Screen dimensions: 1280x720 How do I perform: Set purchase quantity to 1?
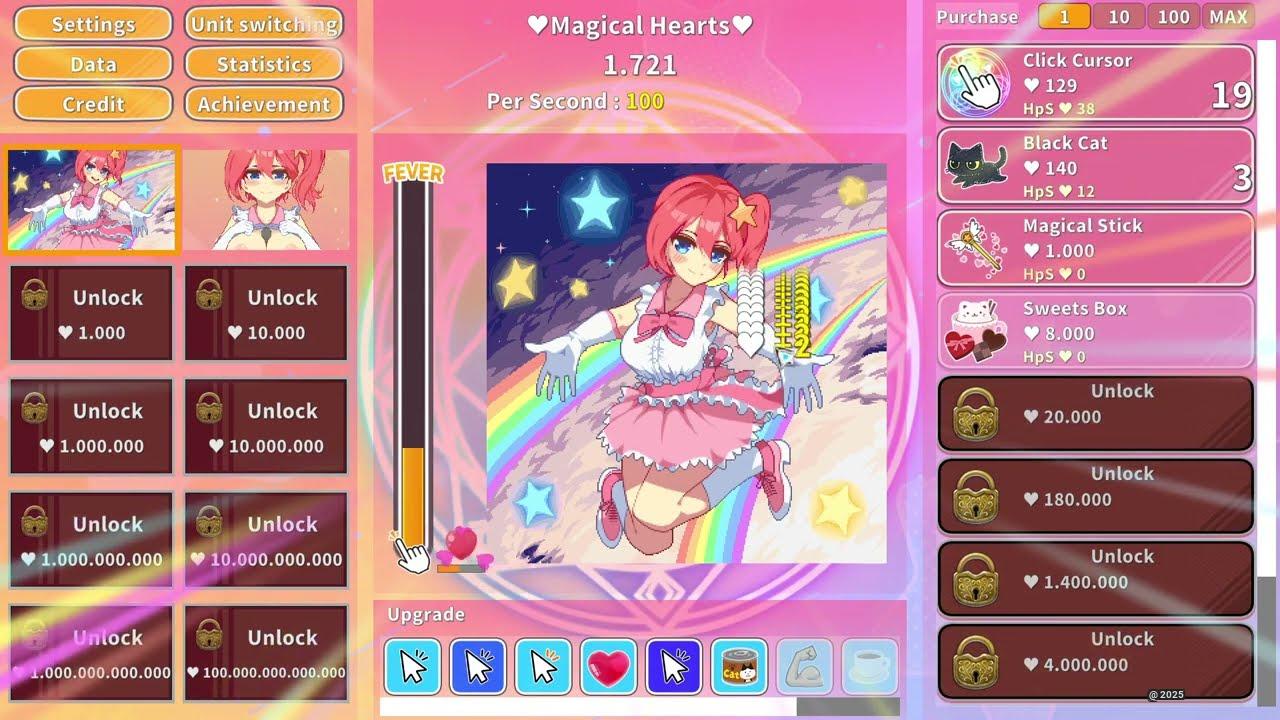point(1063,16)
